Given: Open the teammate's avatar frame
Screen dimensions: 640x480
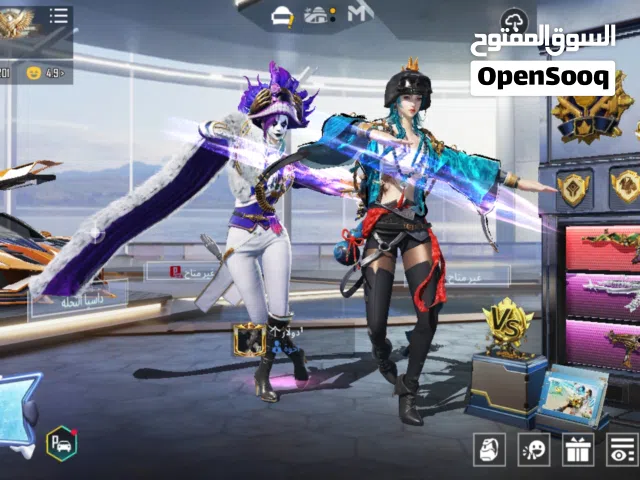Looking at the screenshot, I should coord(249,339).
